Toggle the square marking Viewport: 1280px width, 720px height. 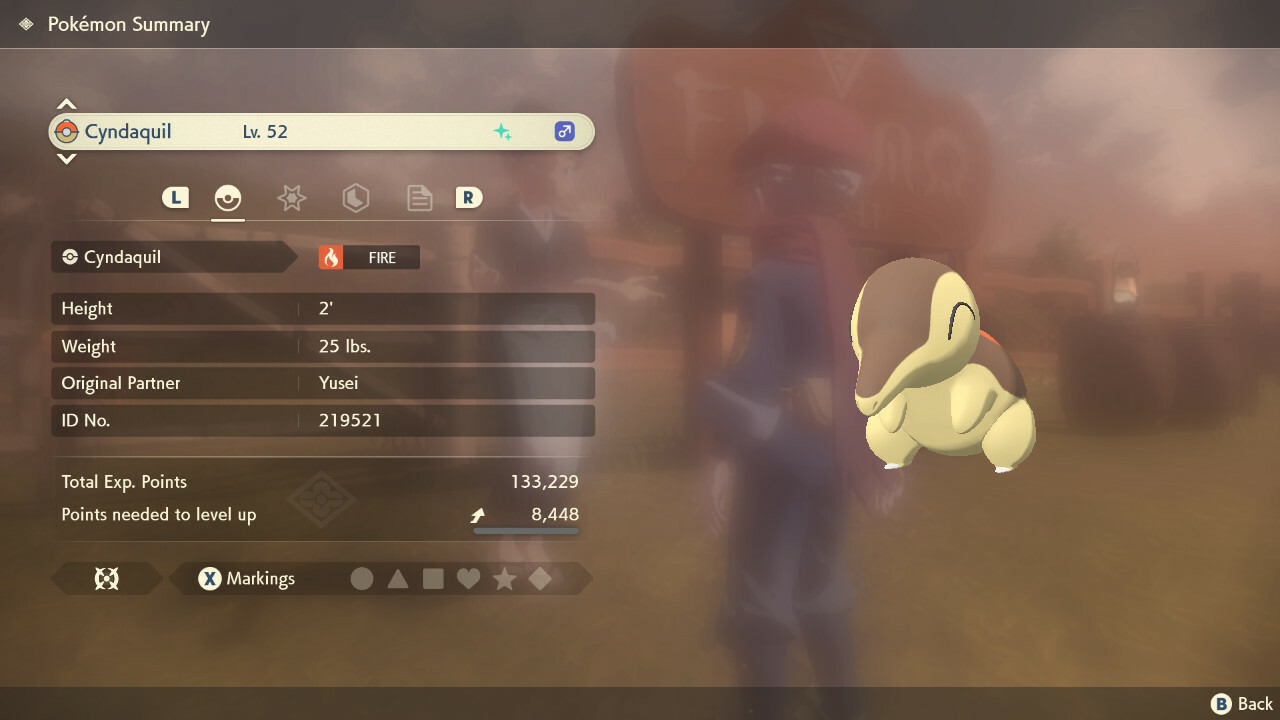tap(433, 578)
